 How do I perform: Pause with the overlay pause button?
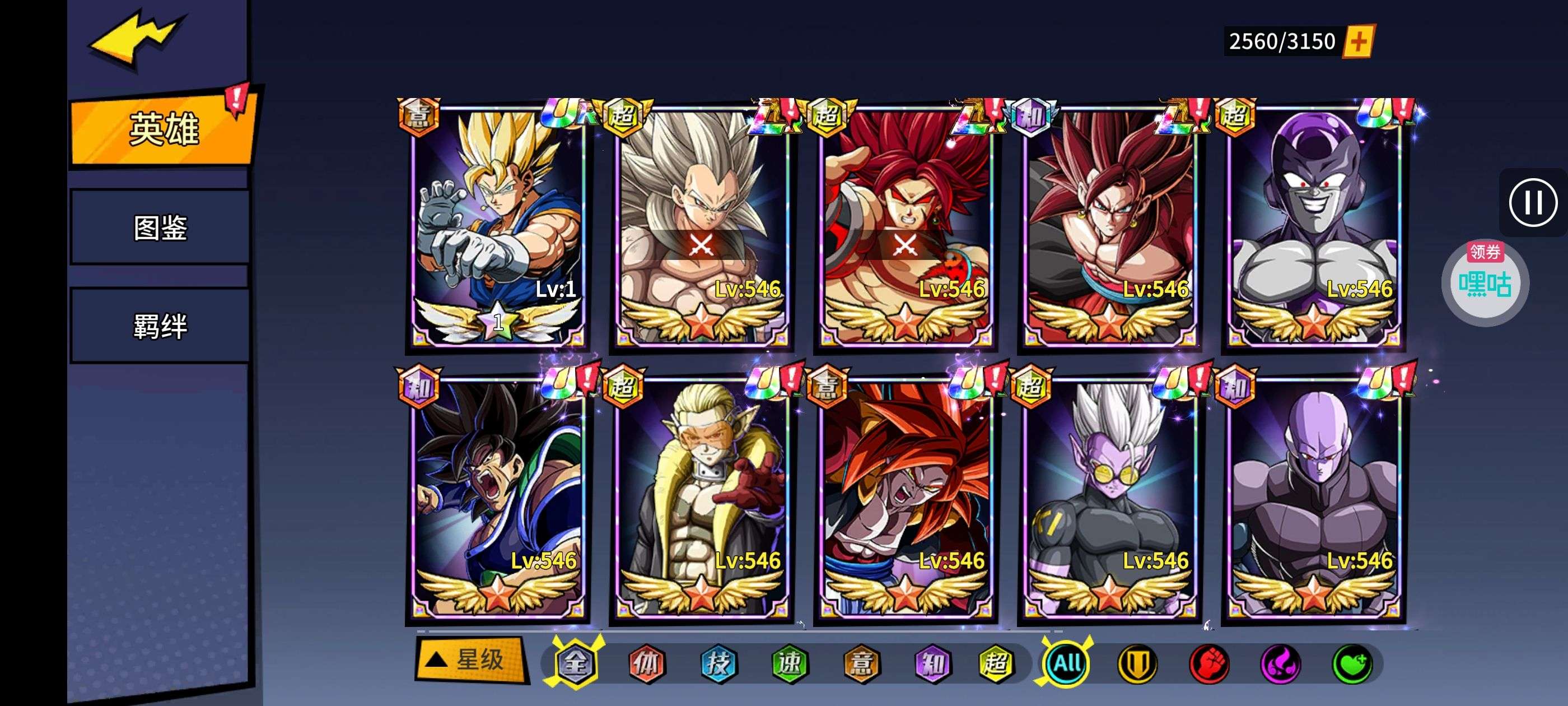[1533, 202]
